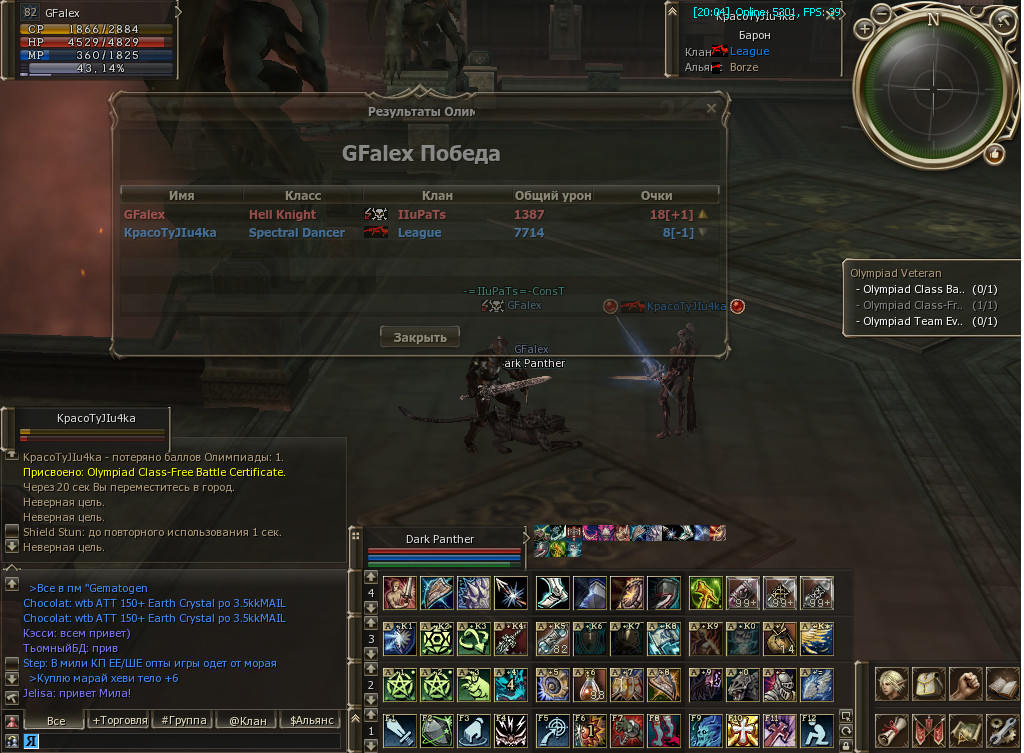Show the Все chat tab
1024x753 pixels.
tap(56, 720)
